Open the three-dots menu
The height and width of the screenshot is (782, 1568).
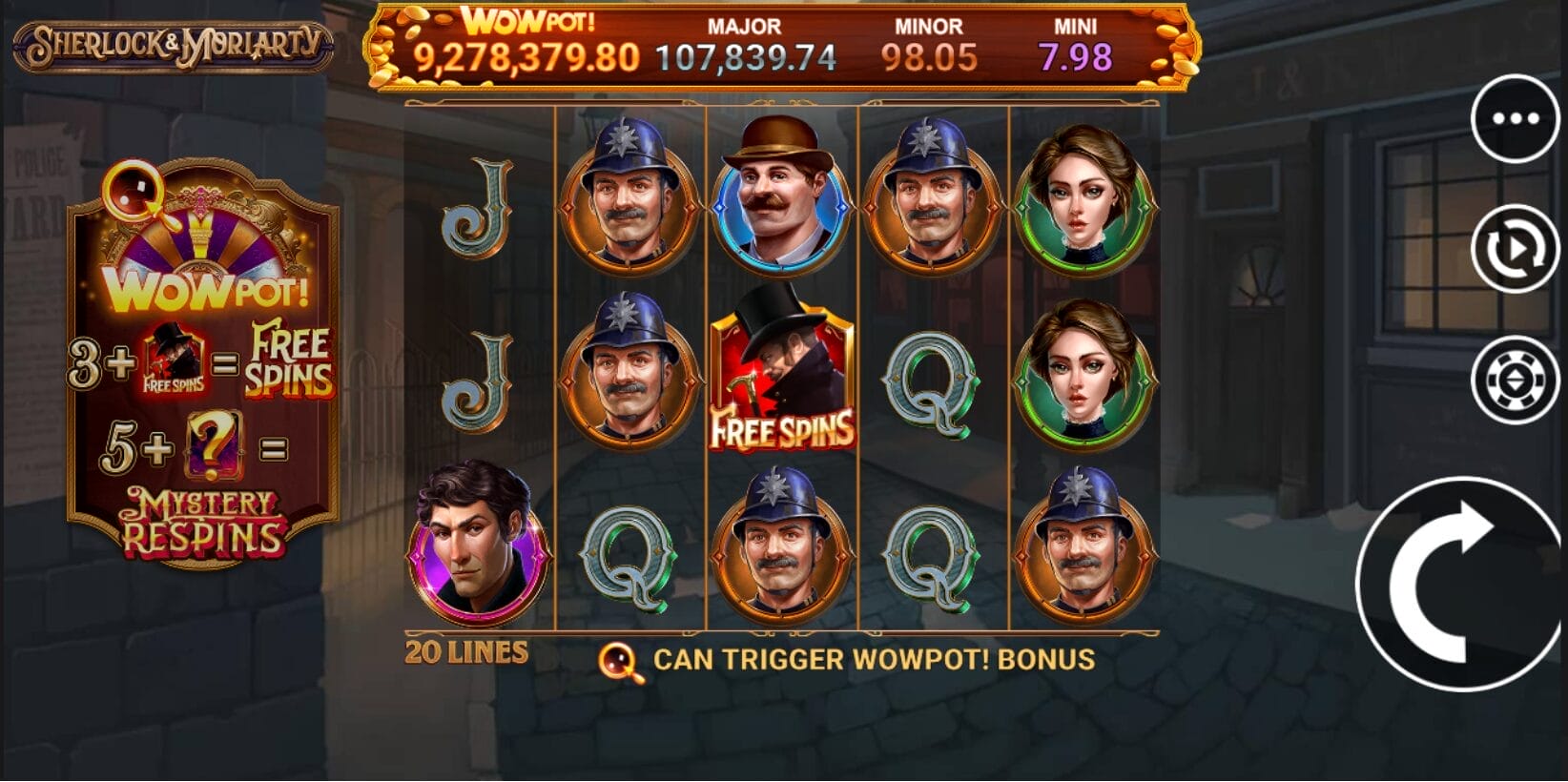(x=1515, y=119)
